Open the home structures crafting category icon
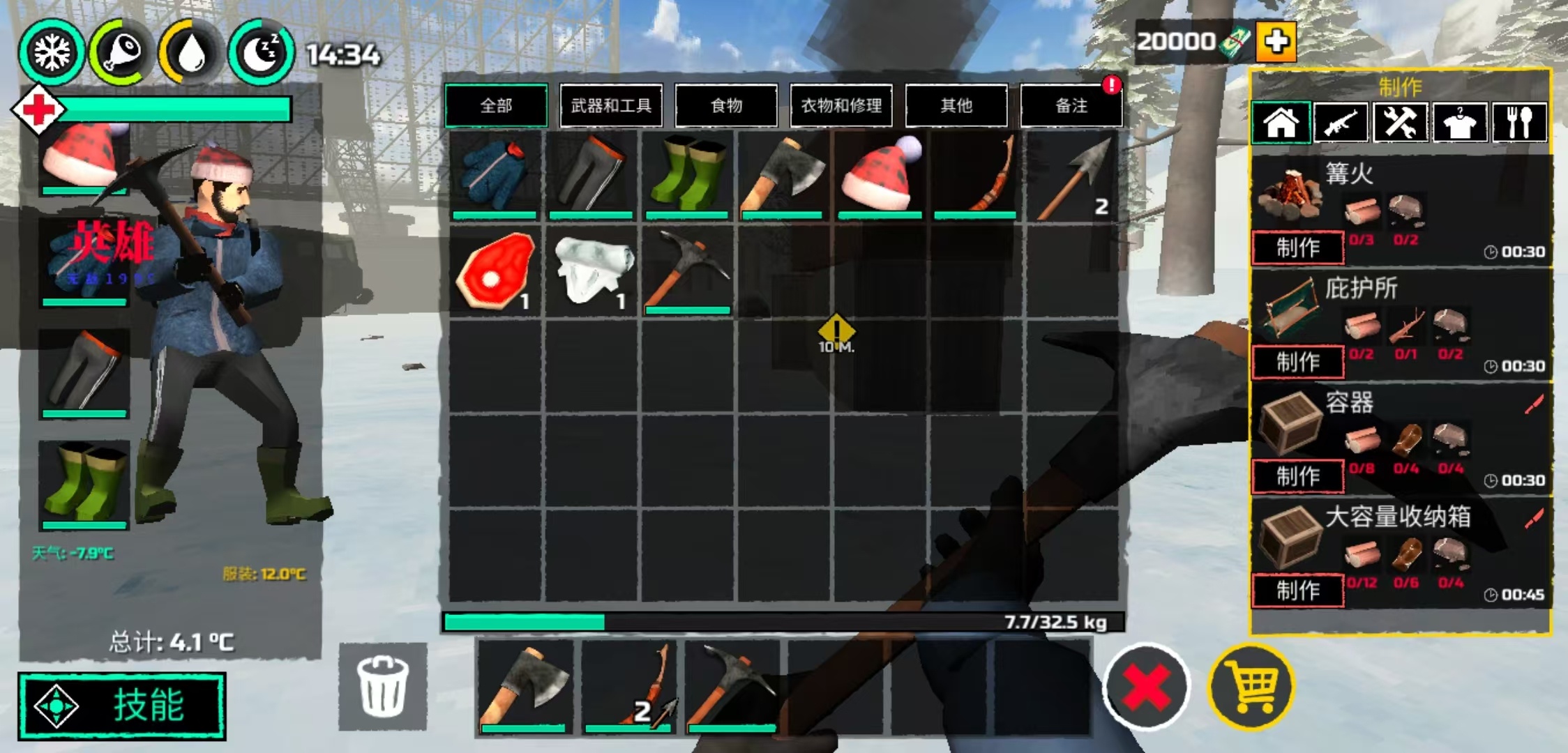 [x=1280, y=121]
